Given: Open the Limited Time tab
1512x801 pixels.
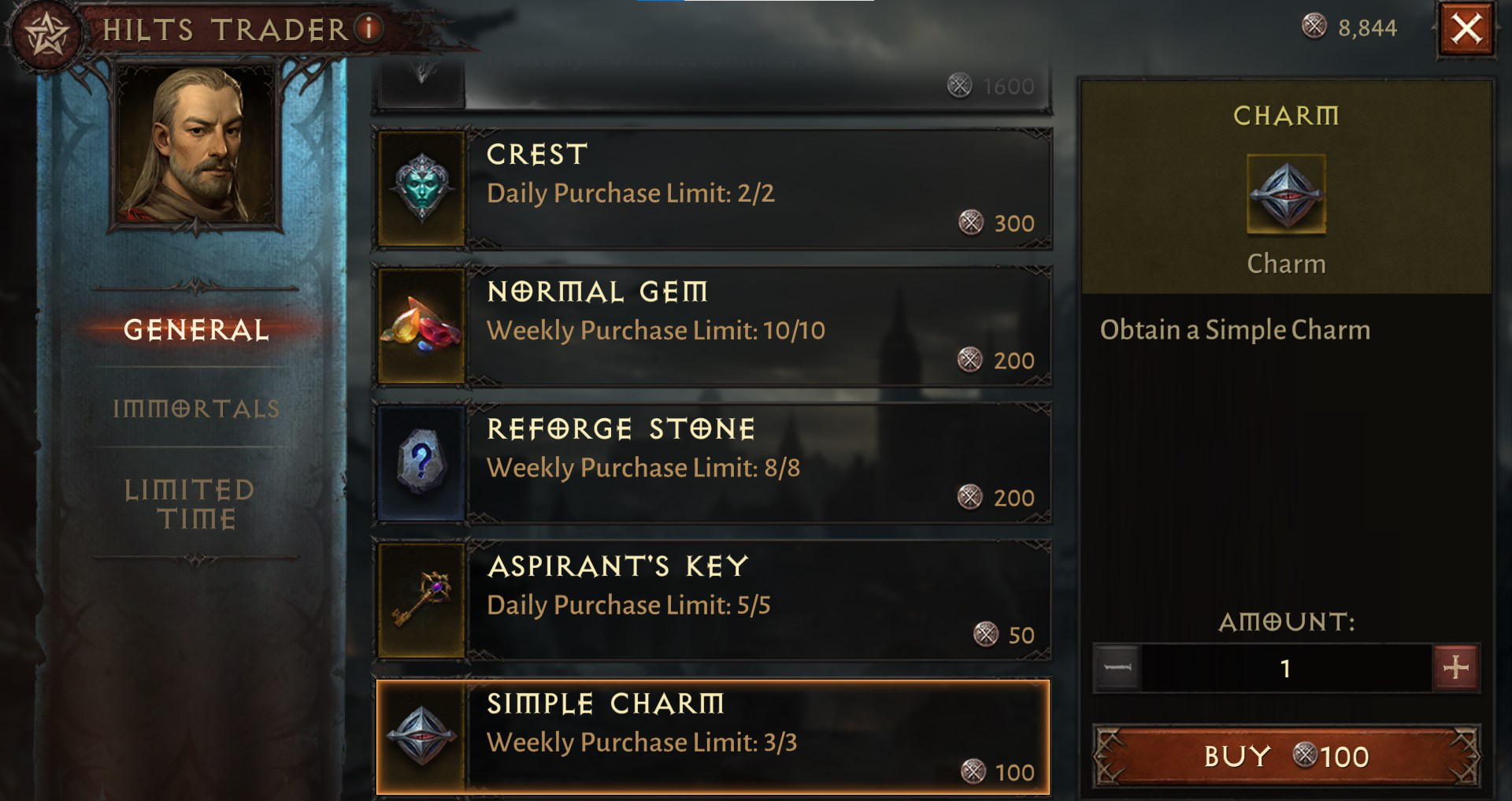Looking at the screenshot, I should point(191,505).
